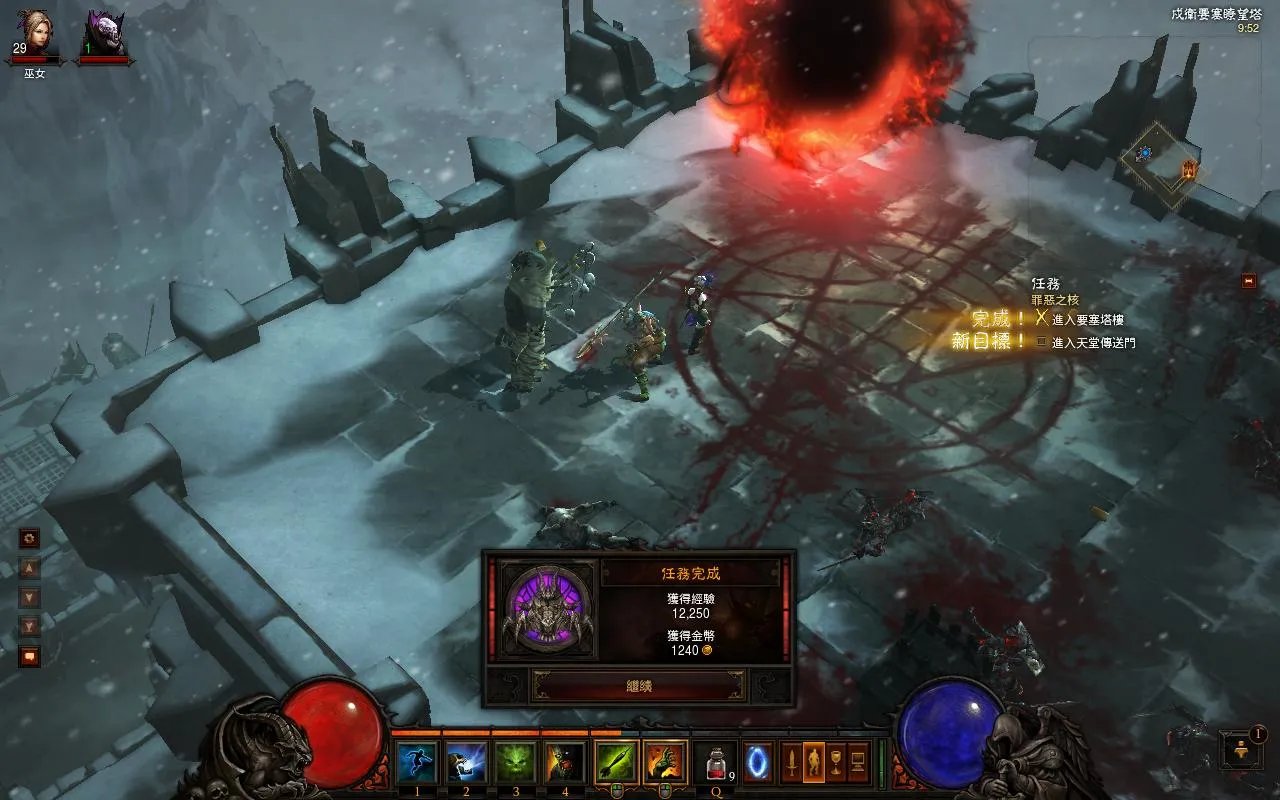Cast the green face Horrify skill
The image size is (1280, 800).
coord(516,763)
